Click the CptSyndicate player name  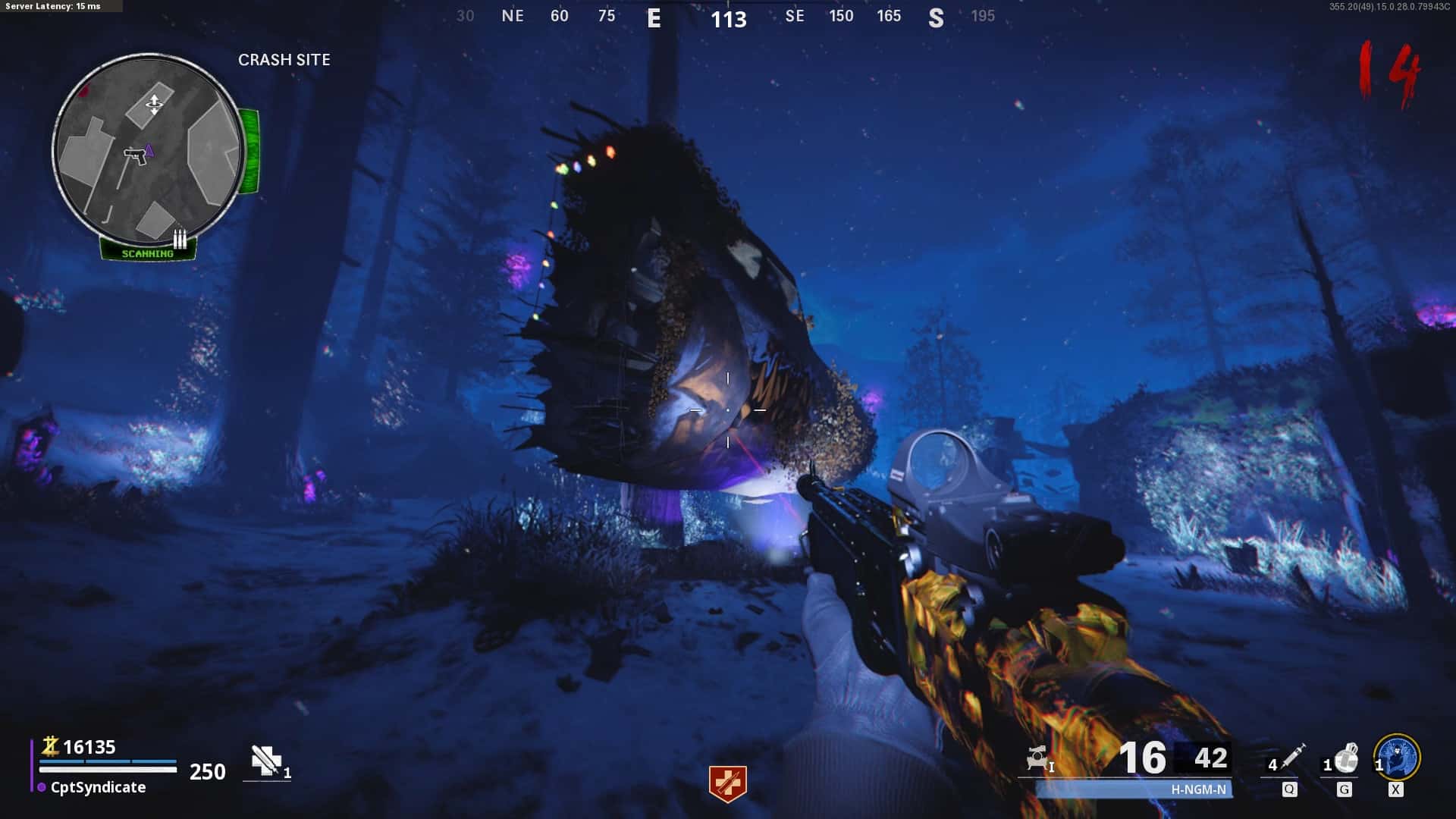98,787
